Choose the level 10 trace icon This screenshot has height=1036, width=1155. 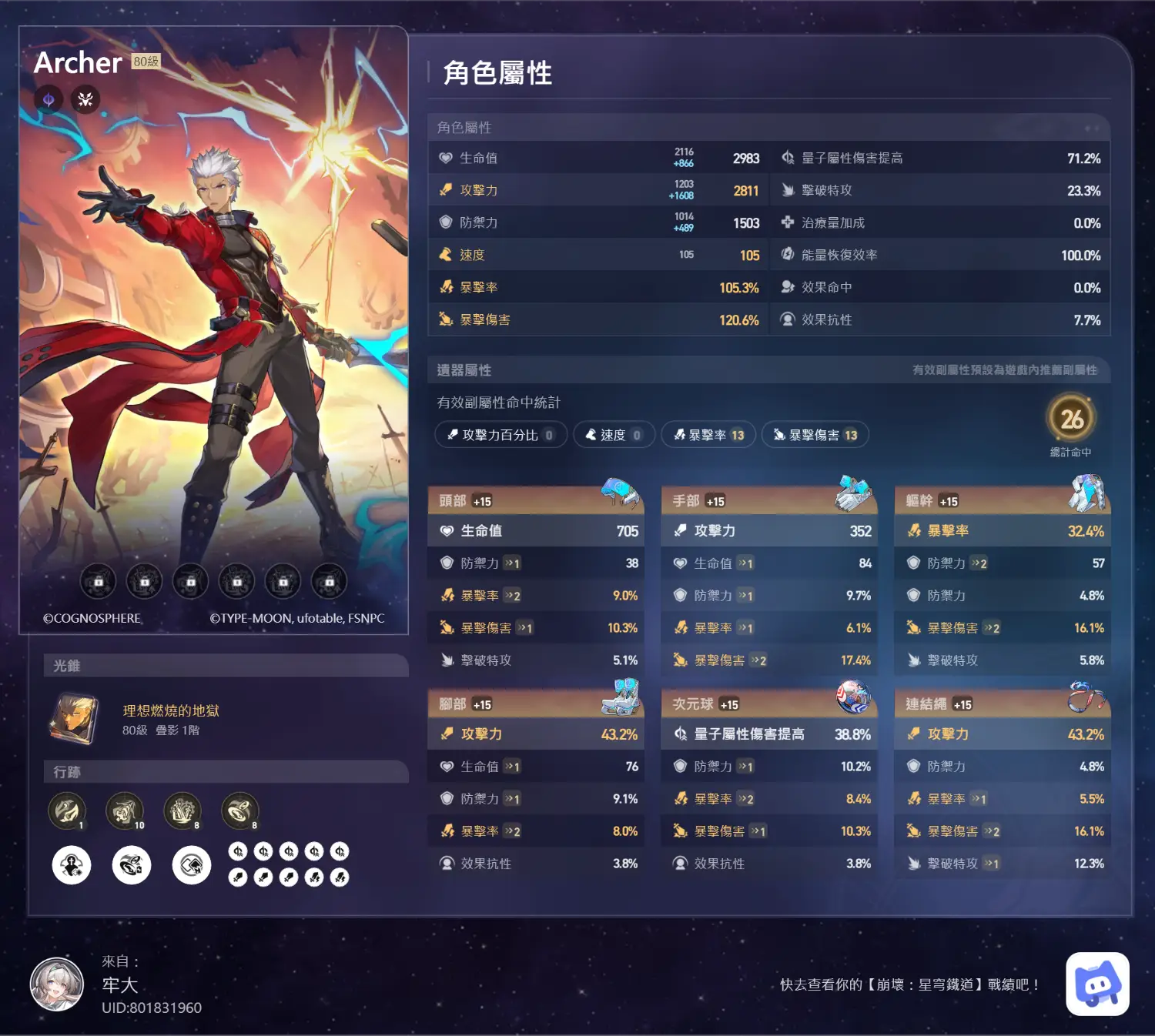[x=125, y=810]
